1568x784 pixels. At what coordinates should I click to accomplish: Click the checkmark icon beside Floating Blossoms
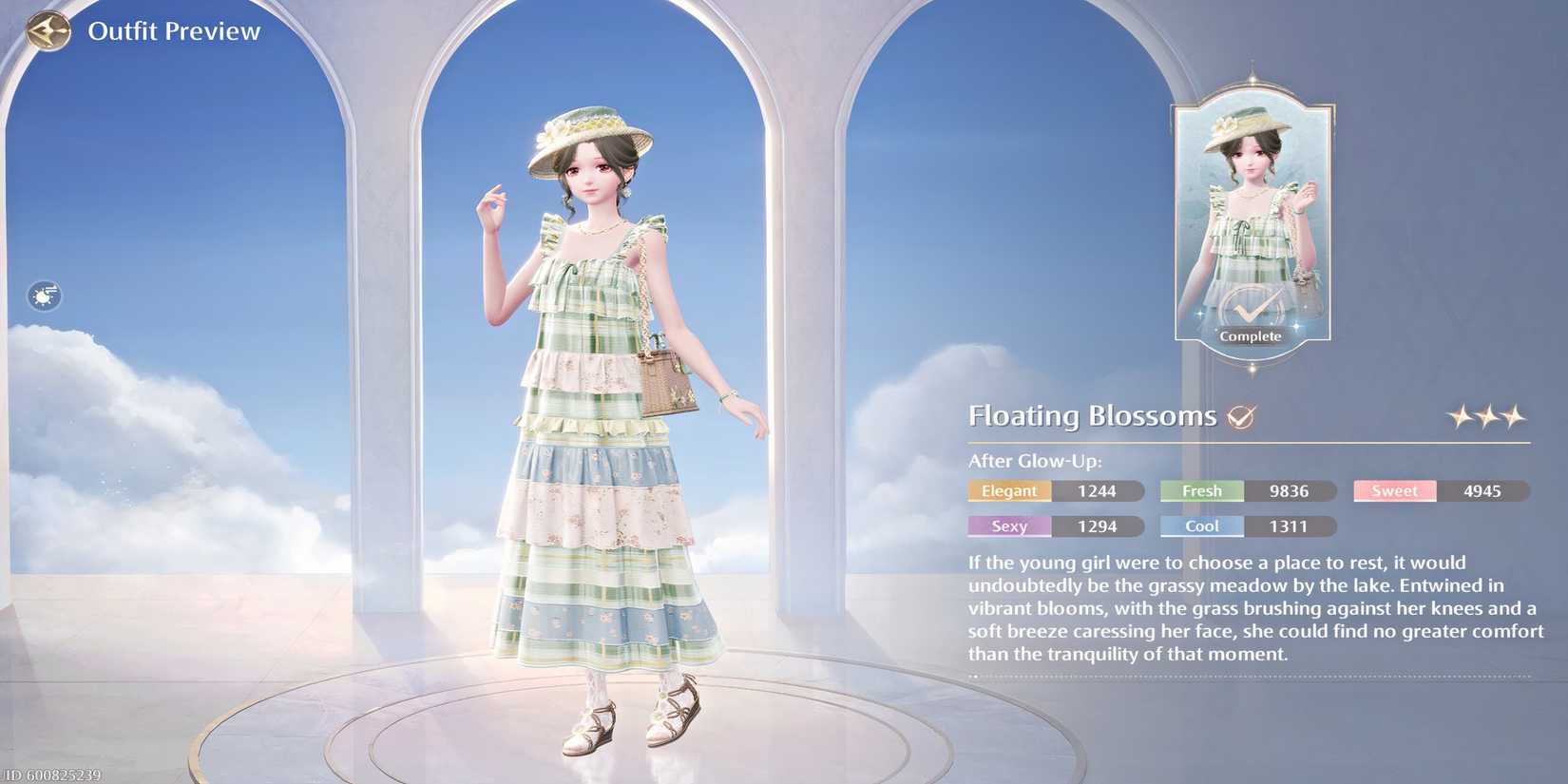[1241, 416]
